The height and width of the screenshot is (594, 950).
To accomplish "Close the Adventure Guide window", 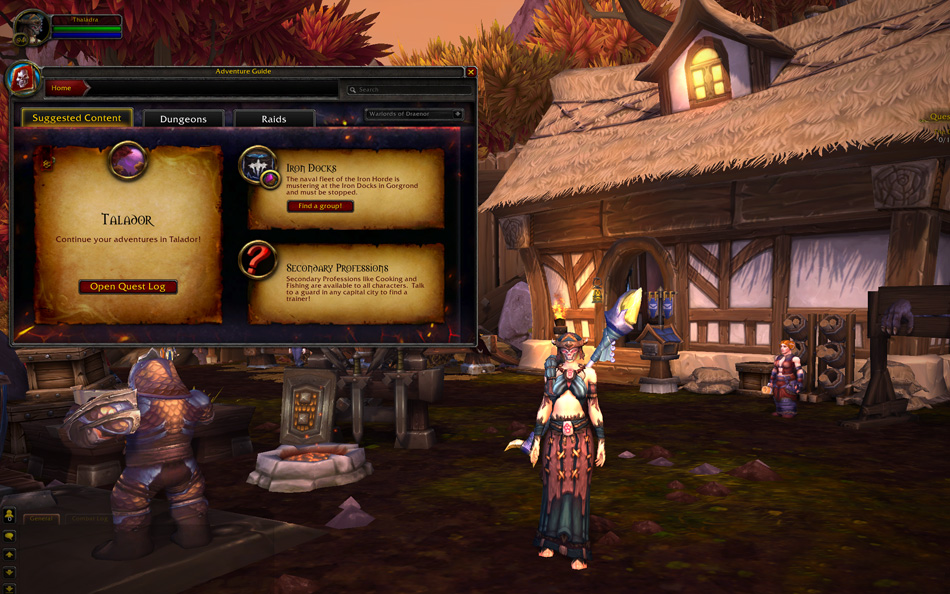I will pos(471,72).
